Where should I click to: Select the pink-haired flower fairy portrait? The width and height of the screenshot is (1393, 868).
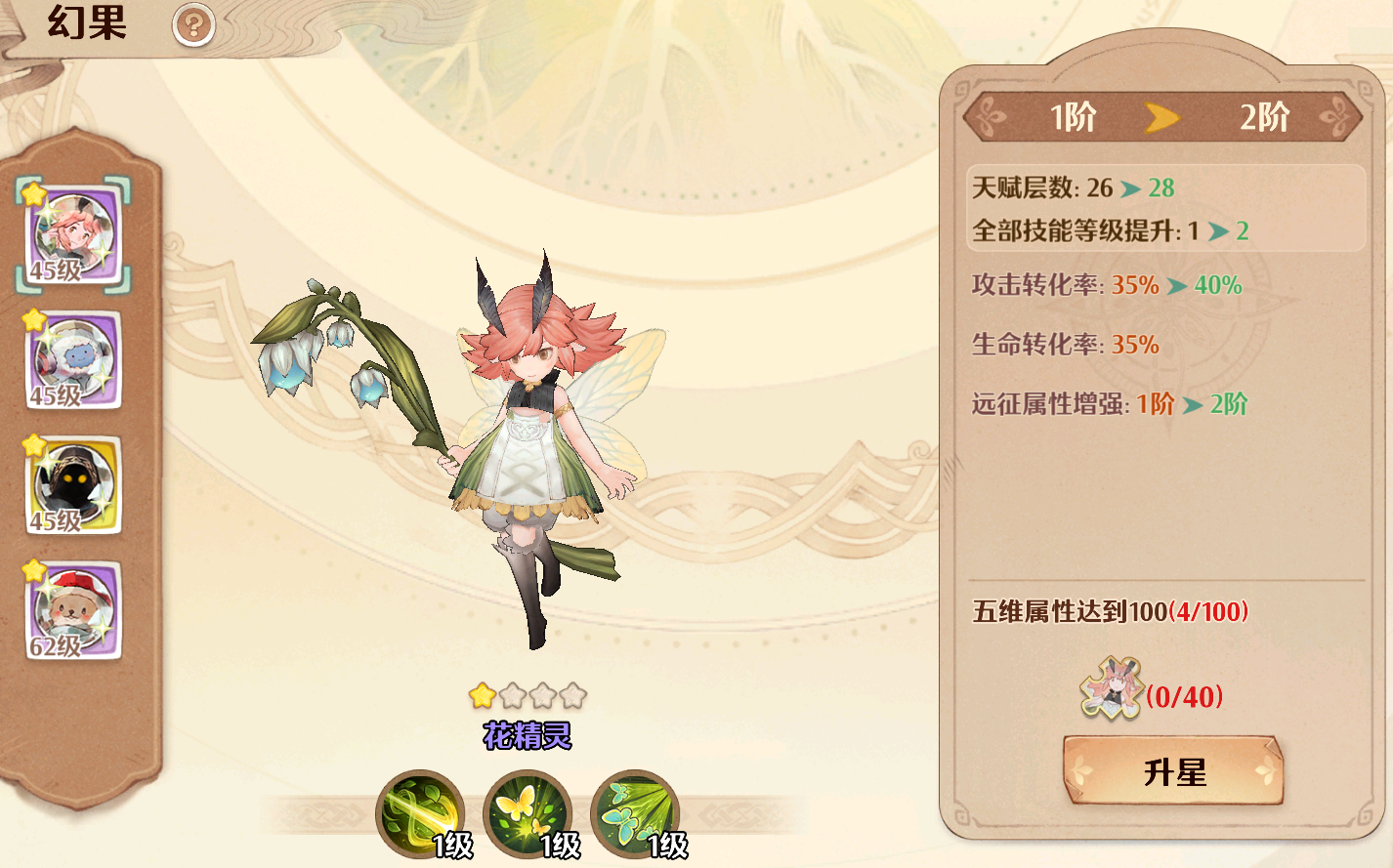(x=74, y=235)
